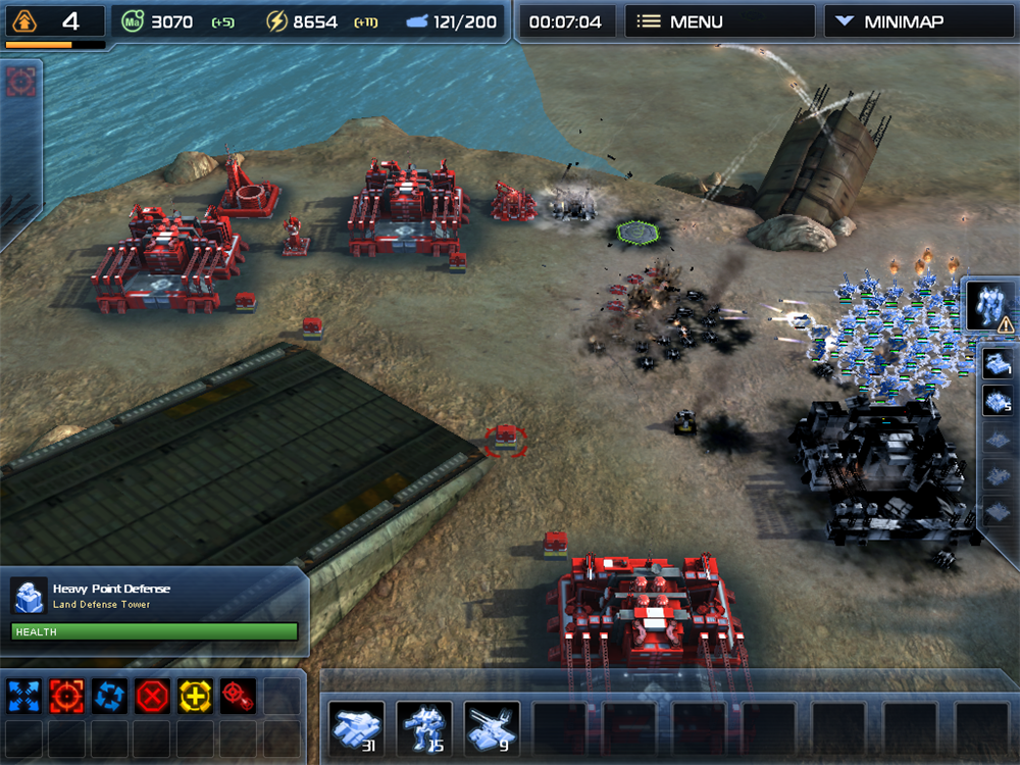Select the tank group showing 31 units
Screen dimensions: 1020x765
pos(356,728)
